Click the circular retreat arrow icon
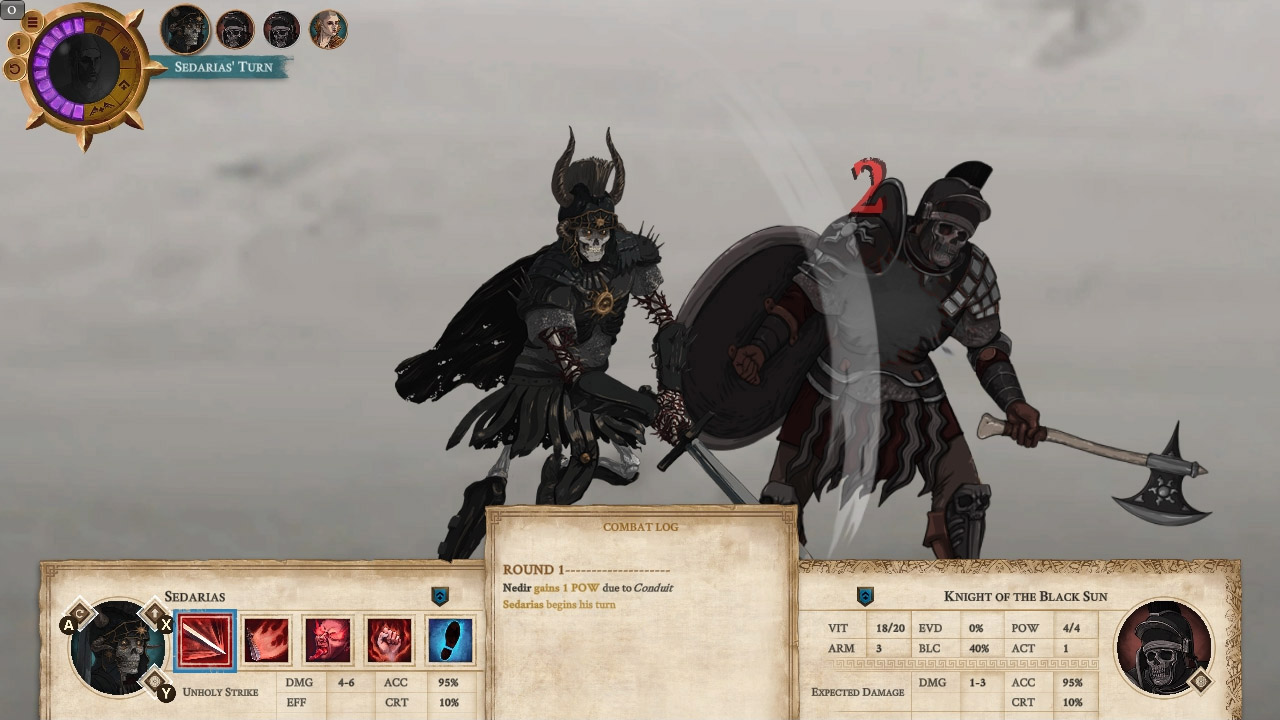The height and width of the screenshot is (720, 1280). click(x=16, y=67)
